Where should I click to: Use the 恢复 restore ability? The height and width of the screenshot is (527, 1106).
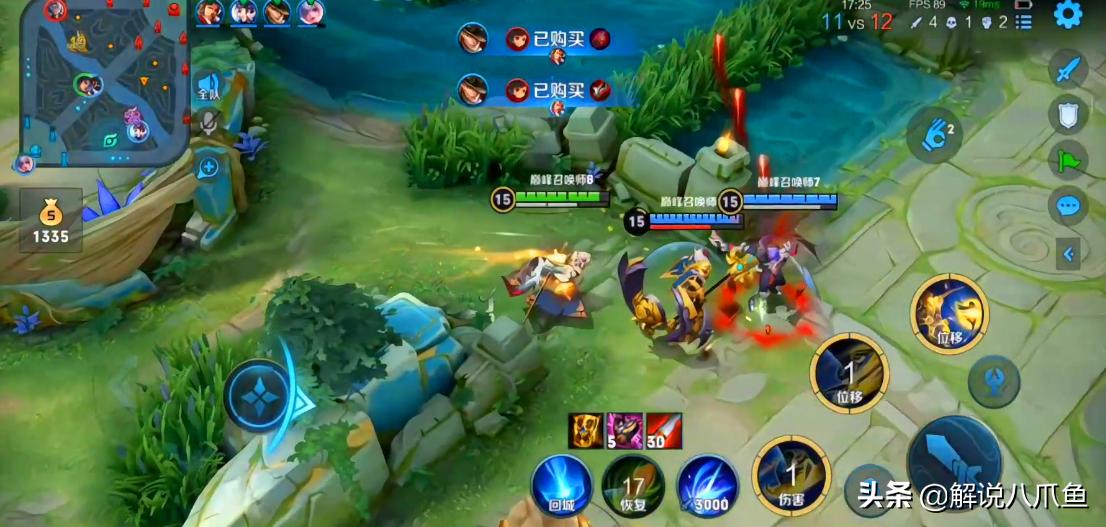click(633, 485)
